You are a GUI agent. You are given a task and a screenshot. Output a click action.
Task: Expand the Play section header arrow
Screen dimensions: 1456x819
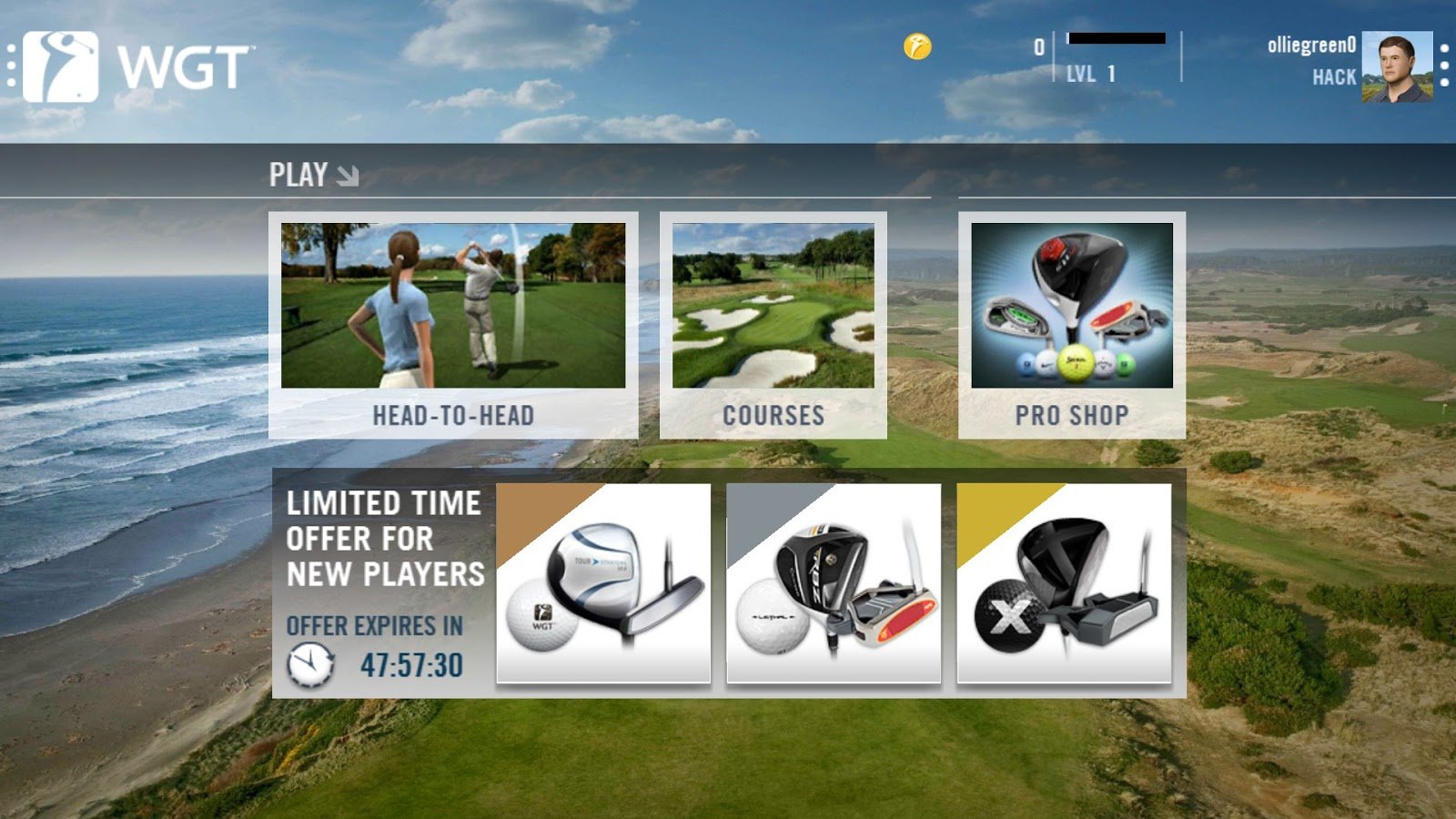tap(347, 175)
